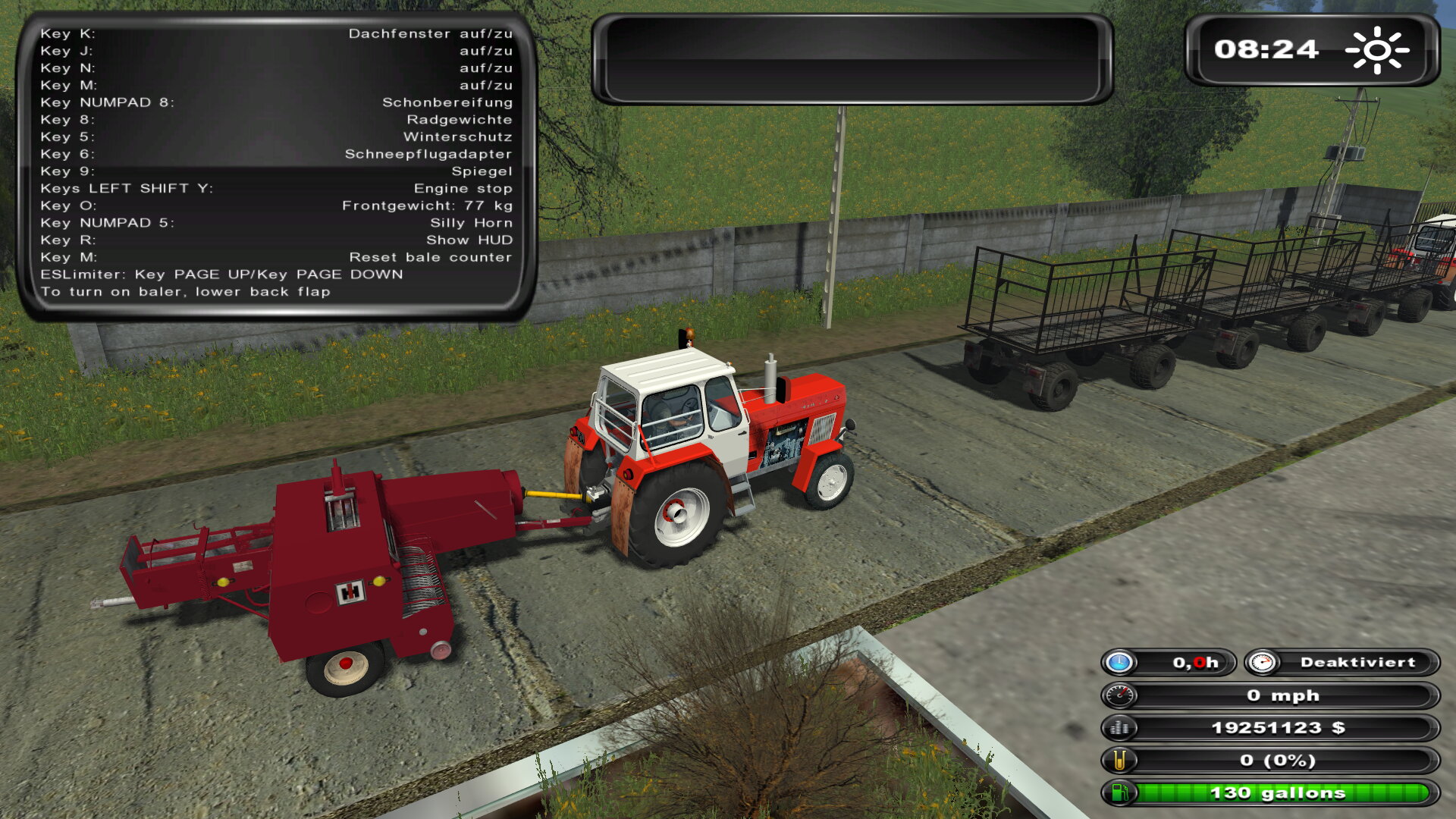Select the yellow fill level icon
Image resolution: width=1456 pixels, height=819 pixels.
coord(1119,761)
